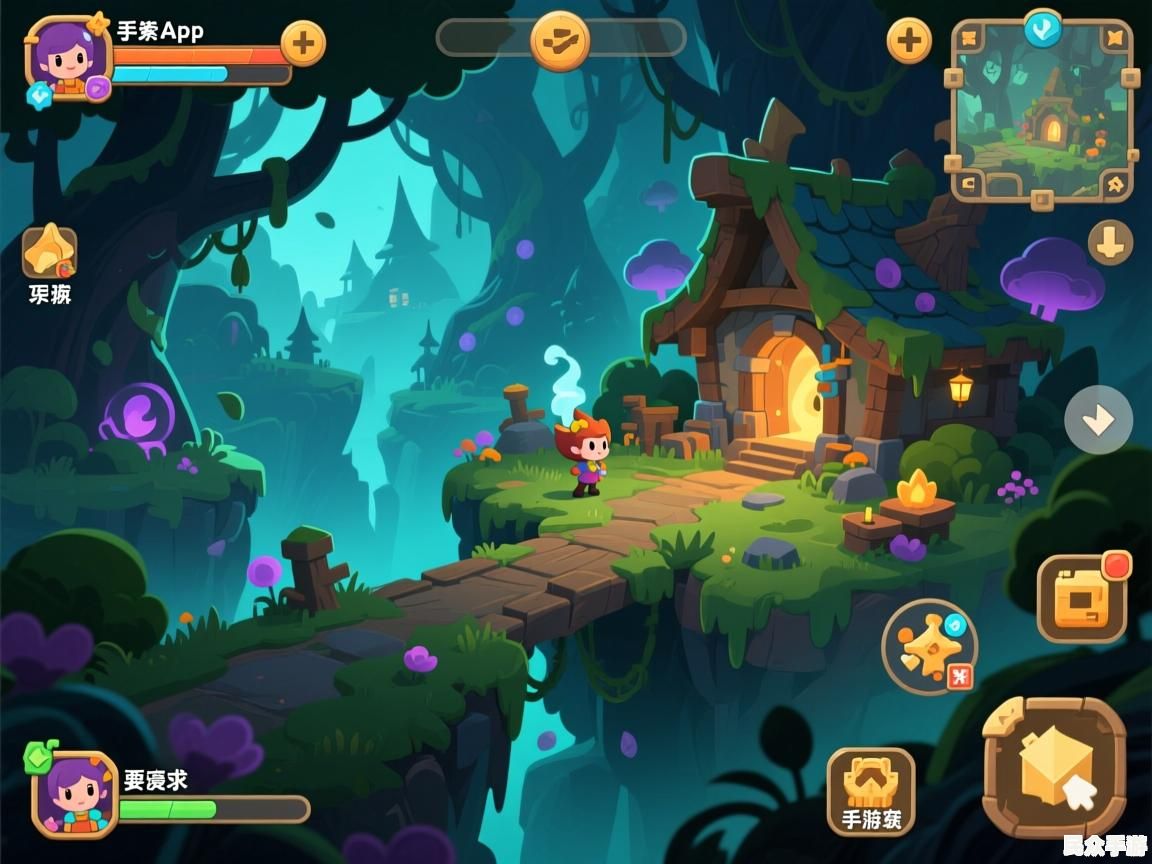The height and width of the screenshot is (864, 1152).
Task: Click the plus button just left of the minimap
Action: click(x=909, y=41)
